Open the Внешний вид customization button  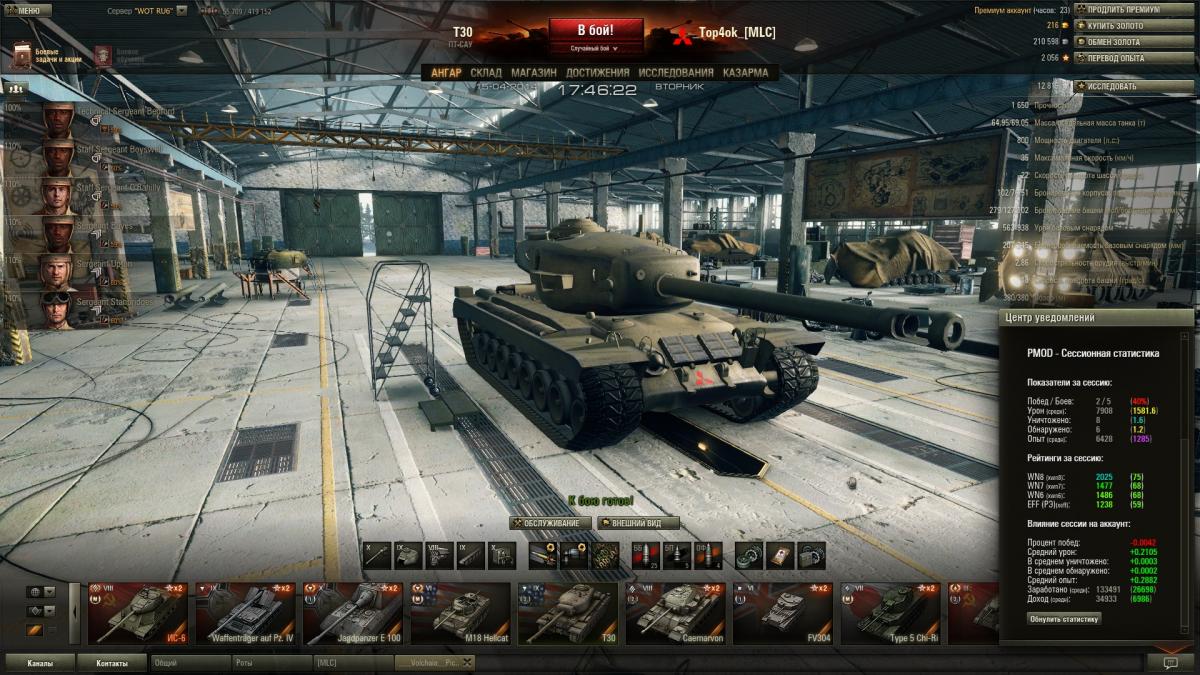tap(638, 523)
